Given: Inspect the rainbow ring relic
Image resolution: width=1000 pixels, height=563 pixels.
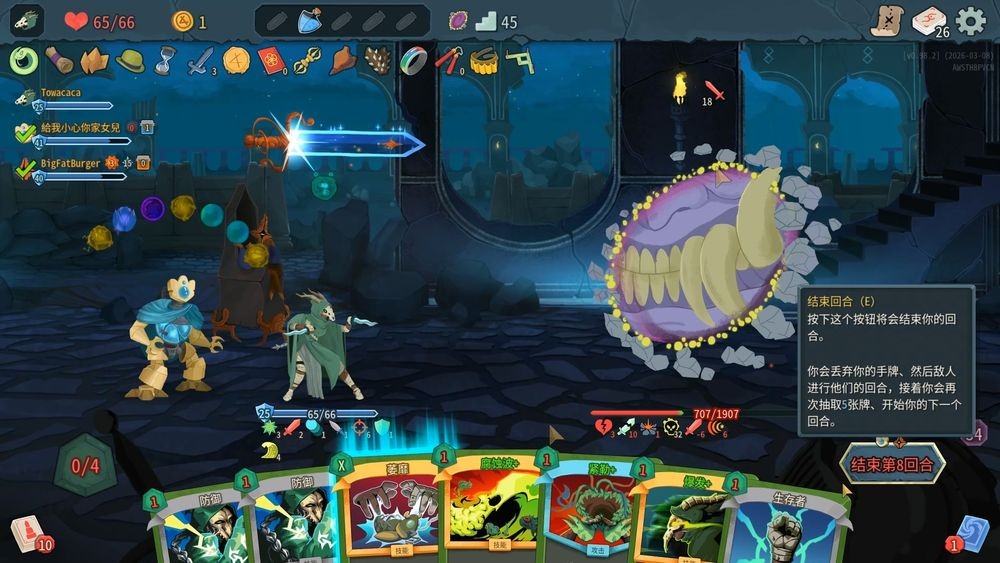Looking at the screenshot, I should pyautogui.click(x=413, y=61).
